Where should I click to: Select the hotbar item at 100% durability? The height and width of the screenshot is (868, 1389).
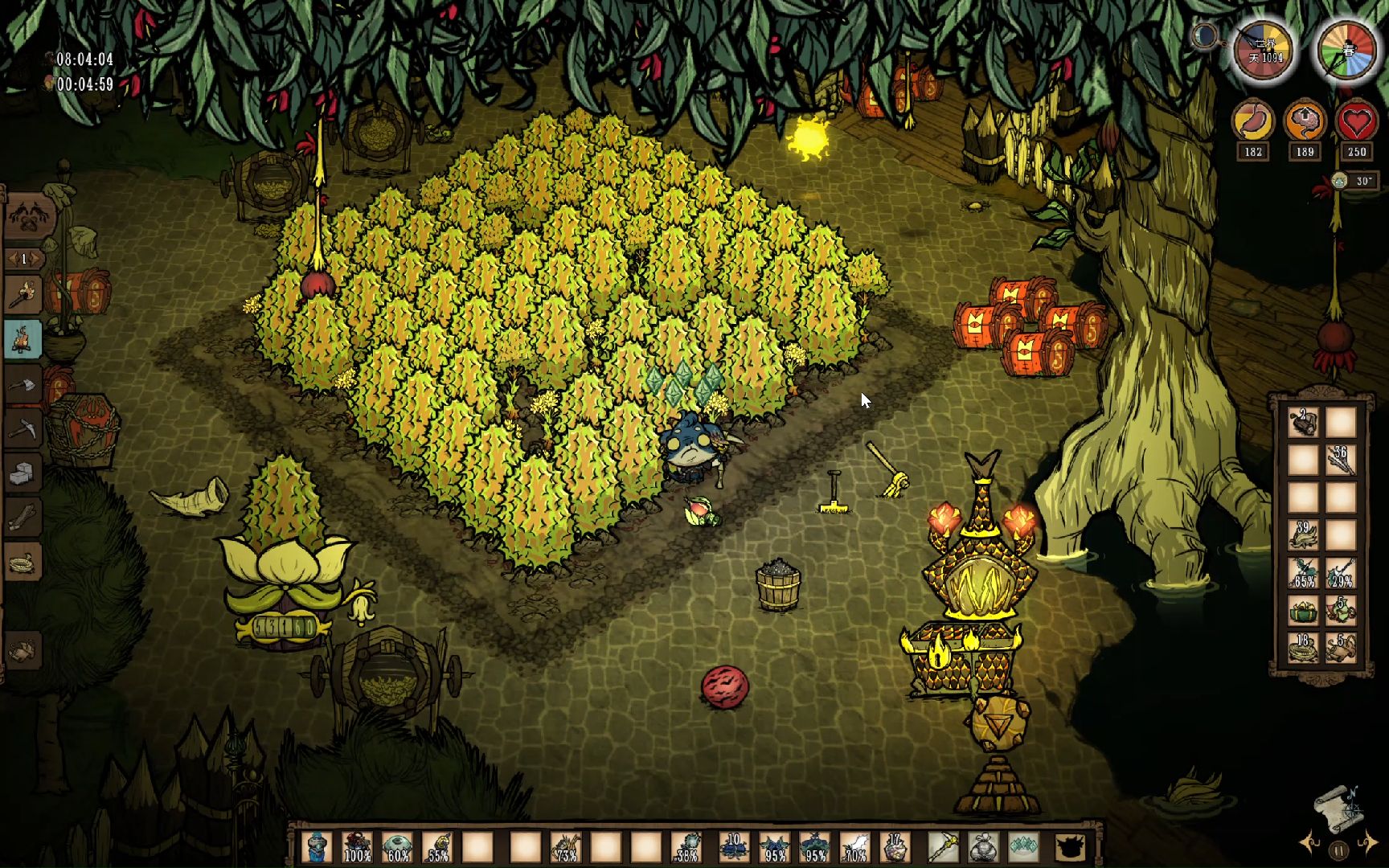tap(358, 847)
